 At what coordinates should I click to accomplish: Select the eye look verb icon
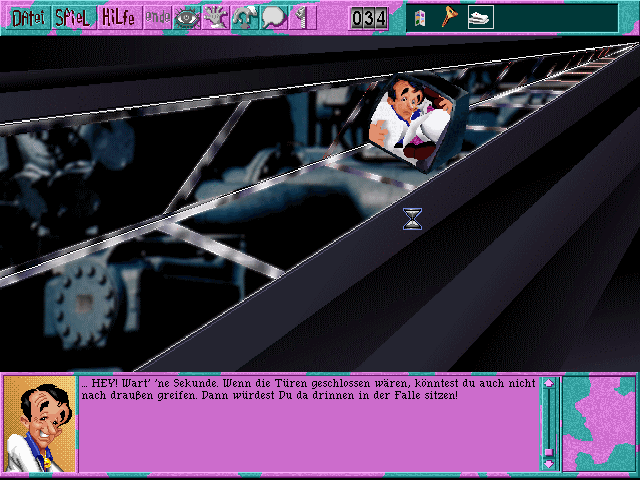(187, 17)
